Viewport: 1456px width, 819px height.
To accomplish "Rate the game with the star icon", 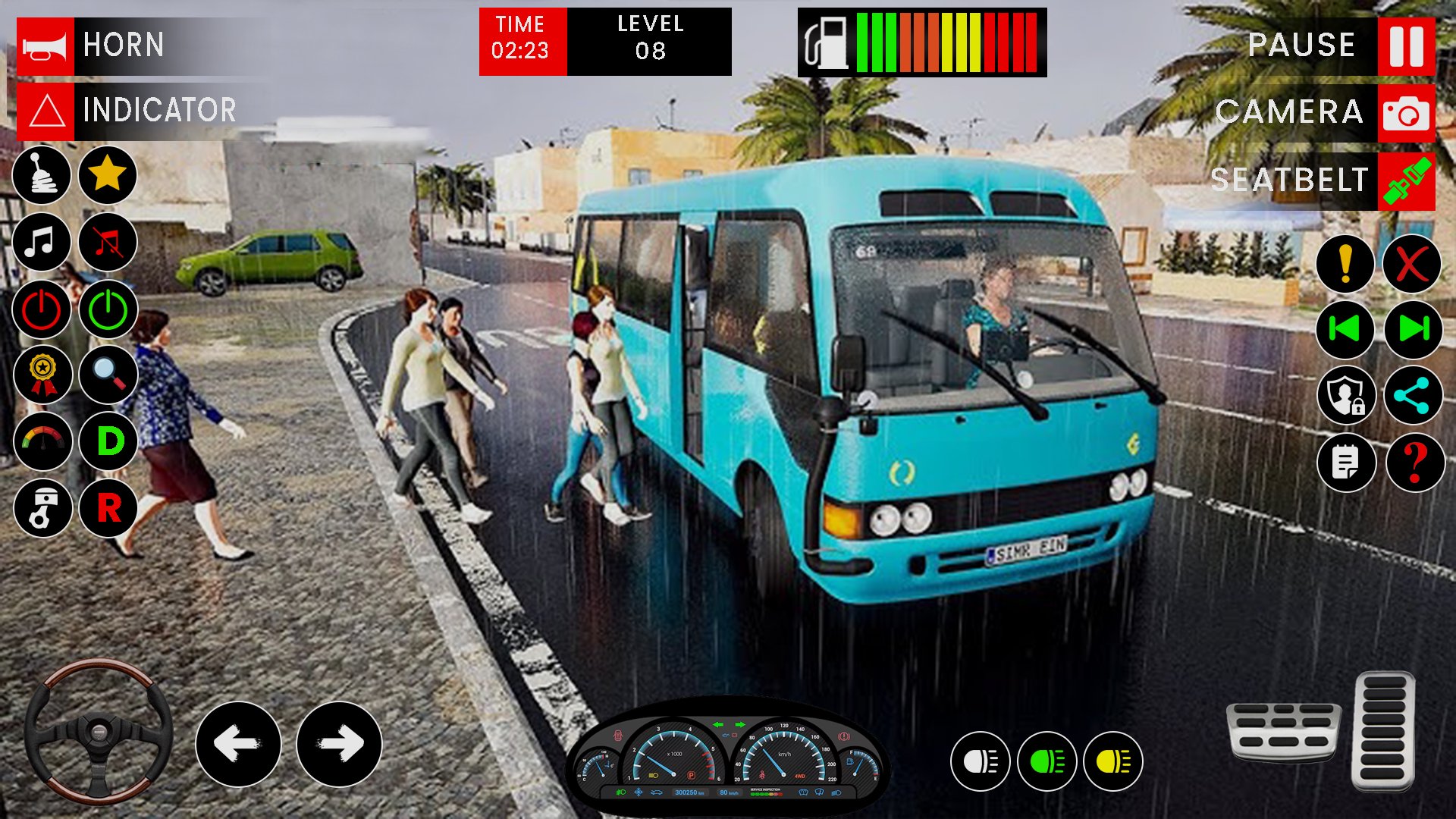I will coord(108,176).
